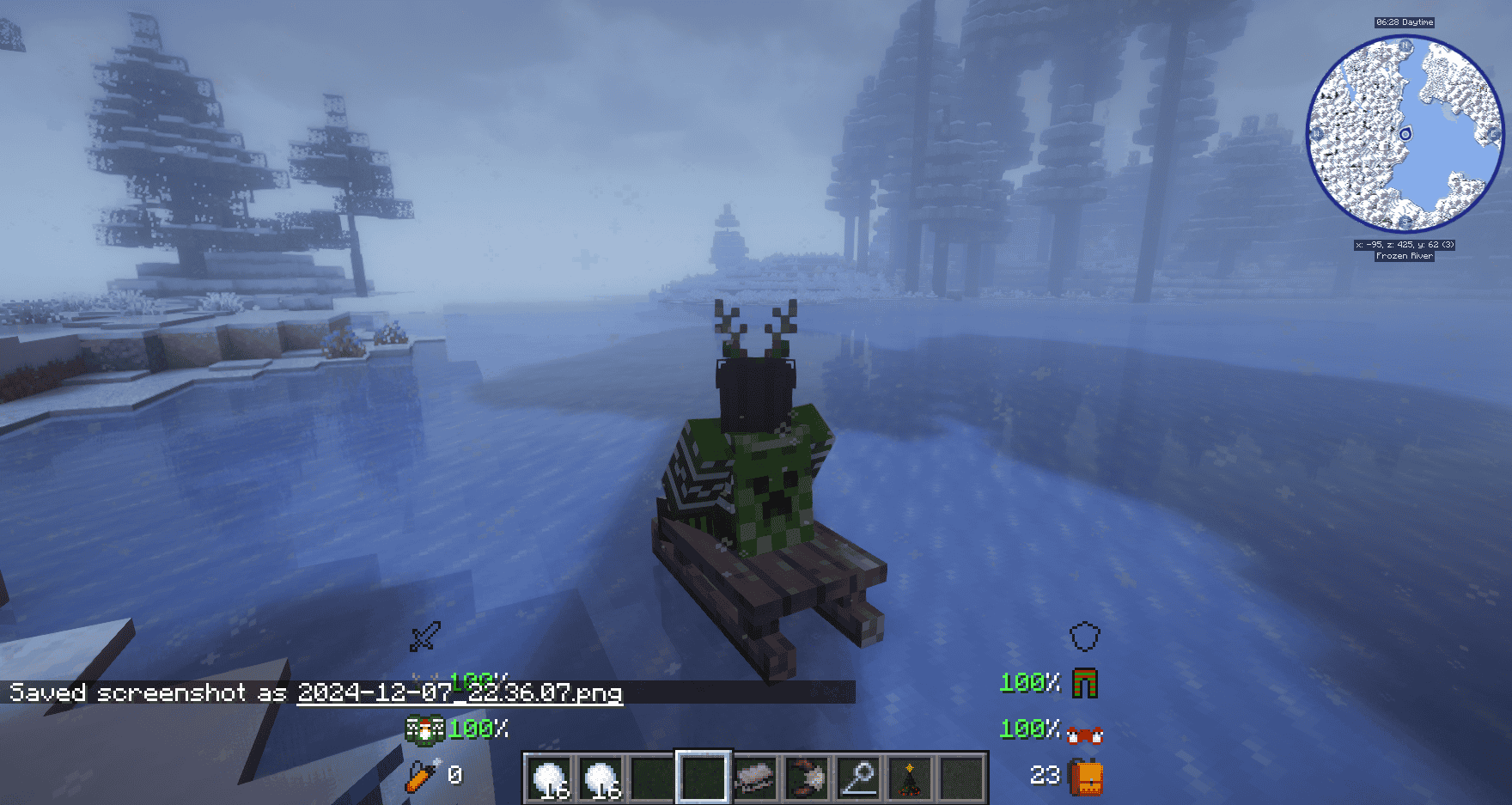This screenshot has height=805, width=1512.
Task: Click the striped leggings armor icon
Action: pos(1085,683)
